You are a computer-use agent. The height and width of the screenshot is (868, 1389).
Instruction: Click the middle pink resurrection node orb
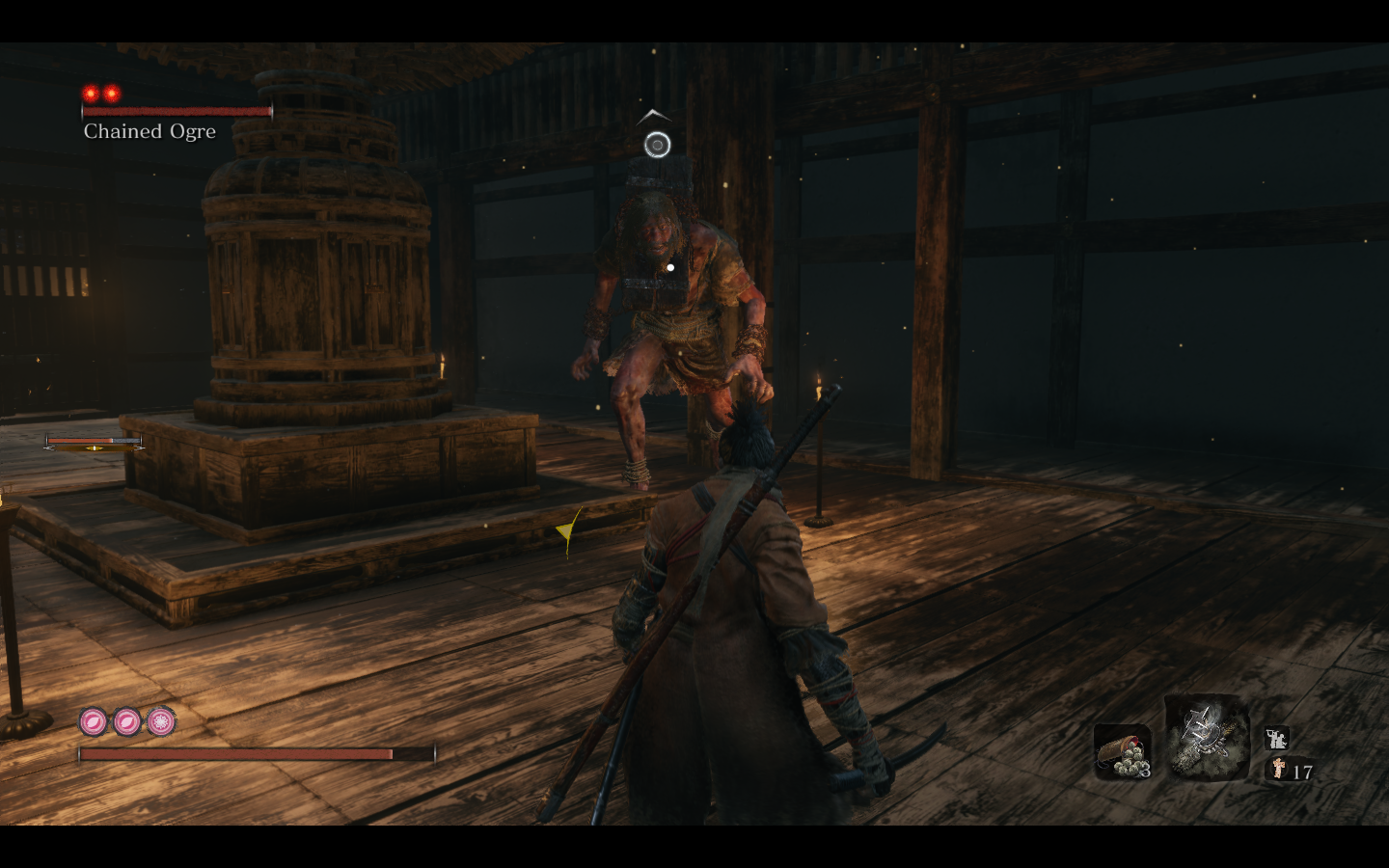coord(126,719)
